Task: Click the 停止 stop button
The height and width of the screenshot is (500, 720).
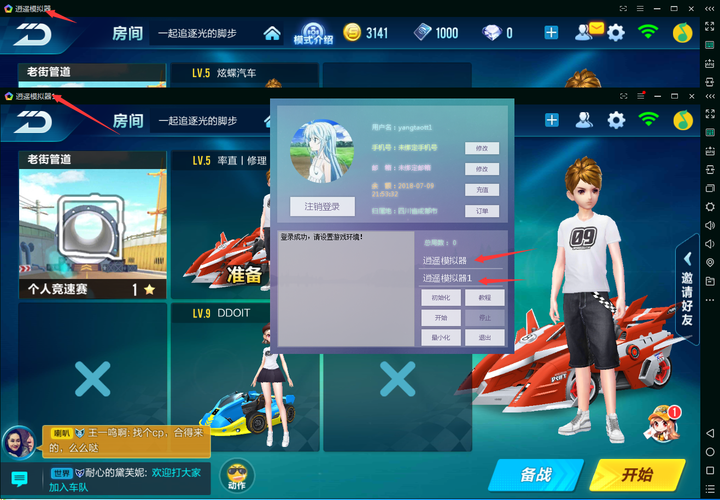Action: tap(485, 317)
